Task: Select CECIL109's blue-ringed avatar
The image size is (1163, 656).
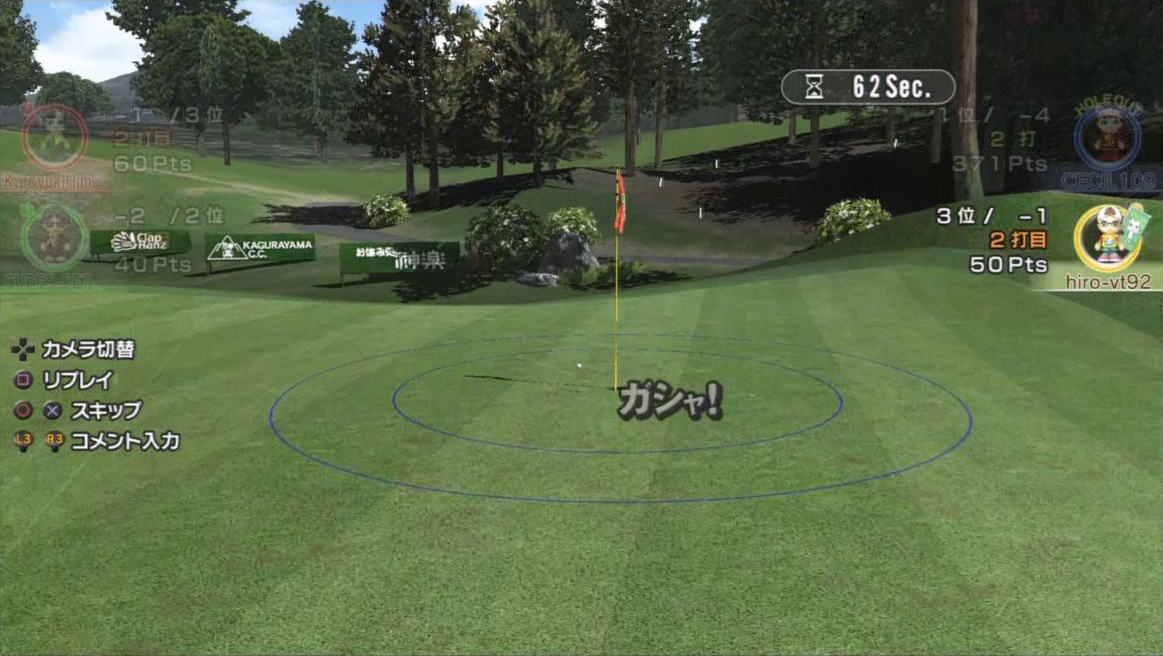Action: click(x=1107, y=138)
